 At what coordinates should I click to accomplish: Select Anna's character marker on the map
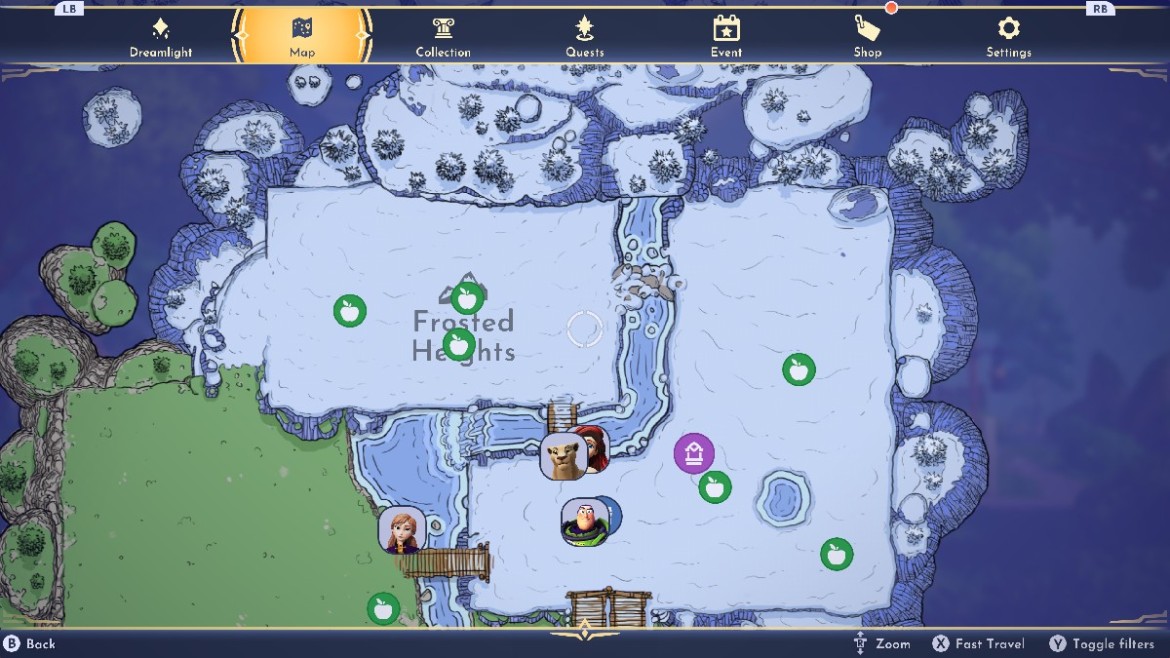click(402, 530)
